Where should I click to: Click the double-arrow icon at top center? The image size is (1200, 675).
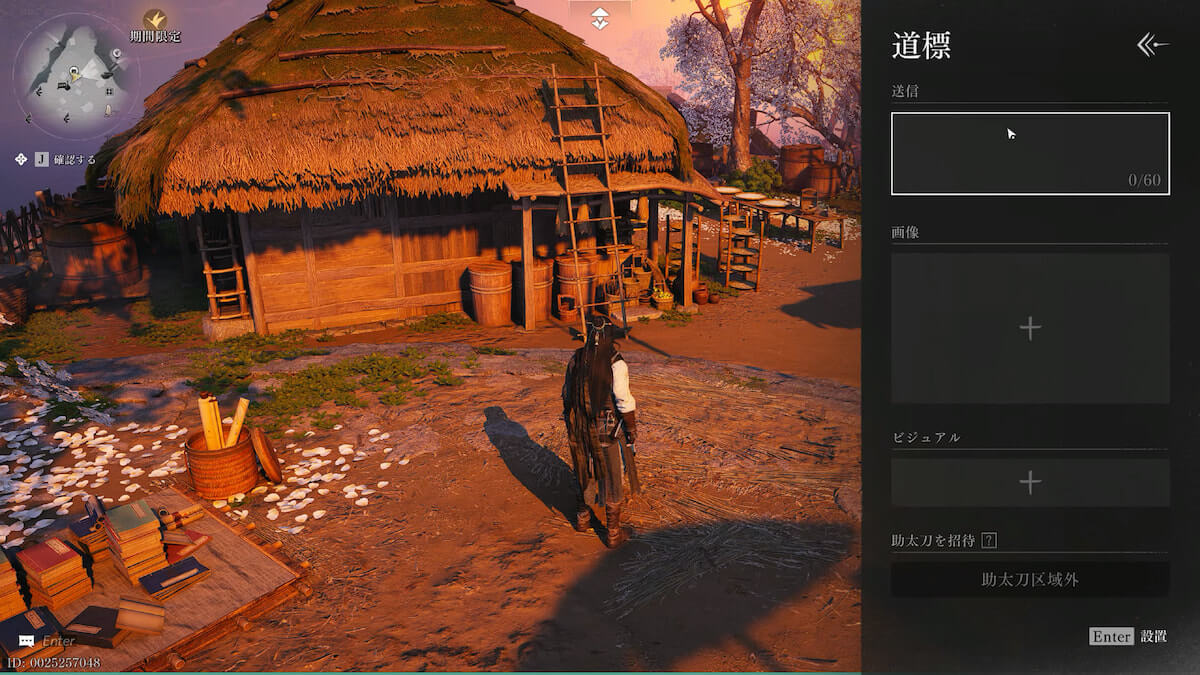pyautogui.click(x=599, y=17)
